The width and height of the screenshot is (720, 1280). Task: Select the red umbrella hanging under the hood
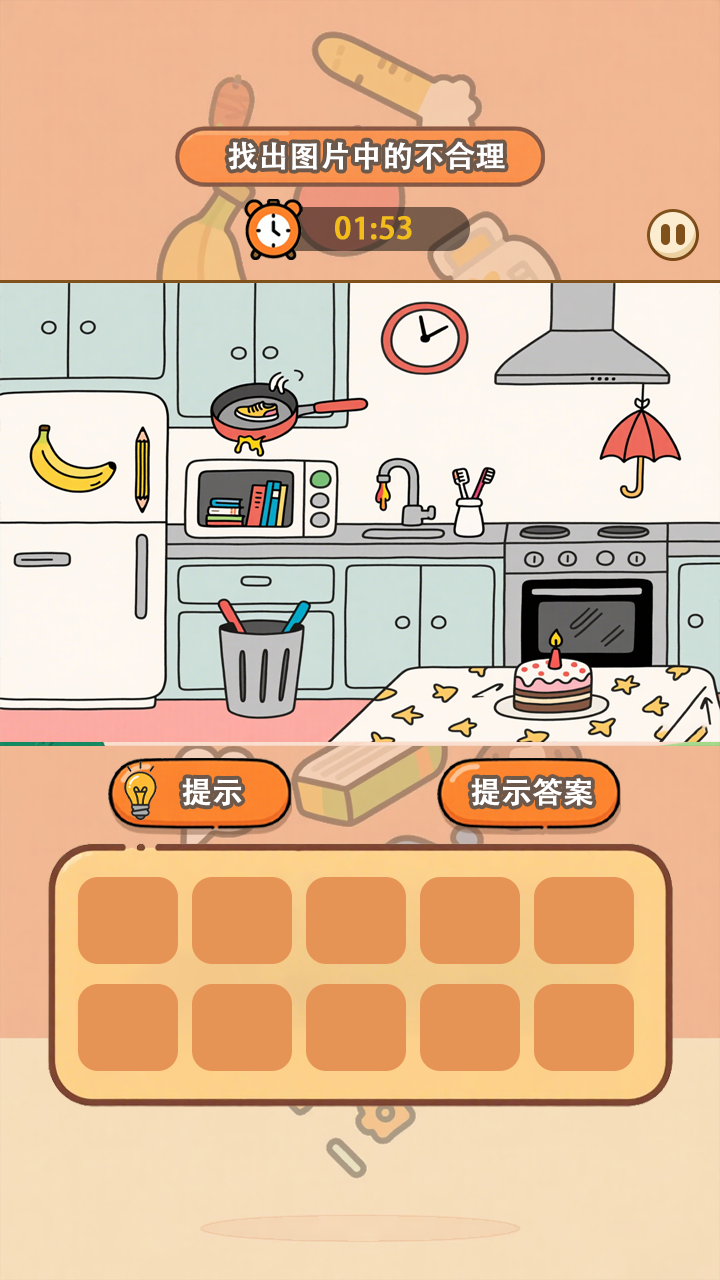(x=639, y=442)
